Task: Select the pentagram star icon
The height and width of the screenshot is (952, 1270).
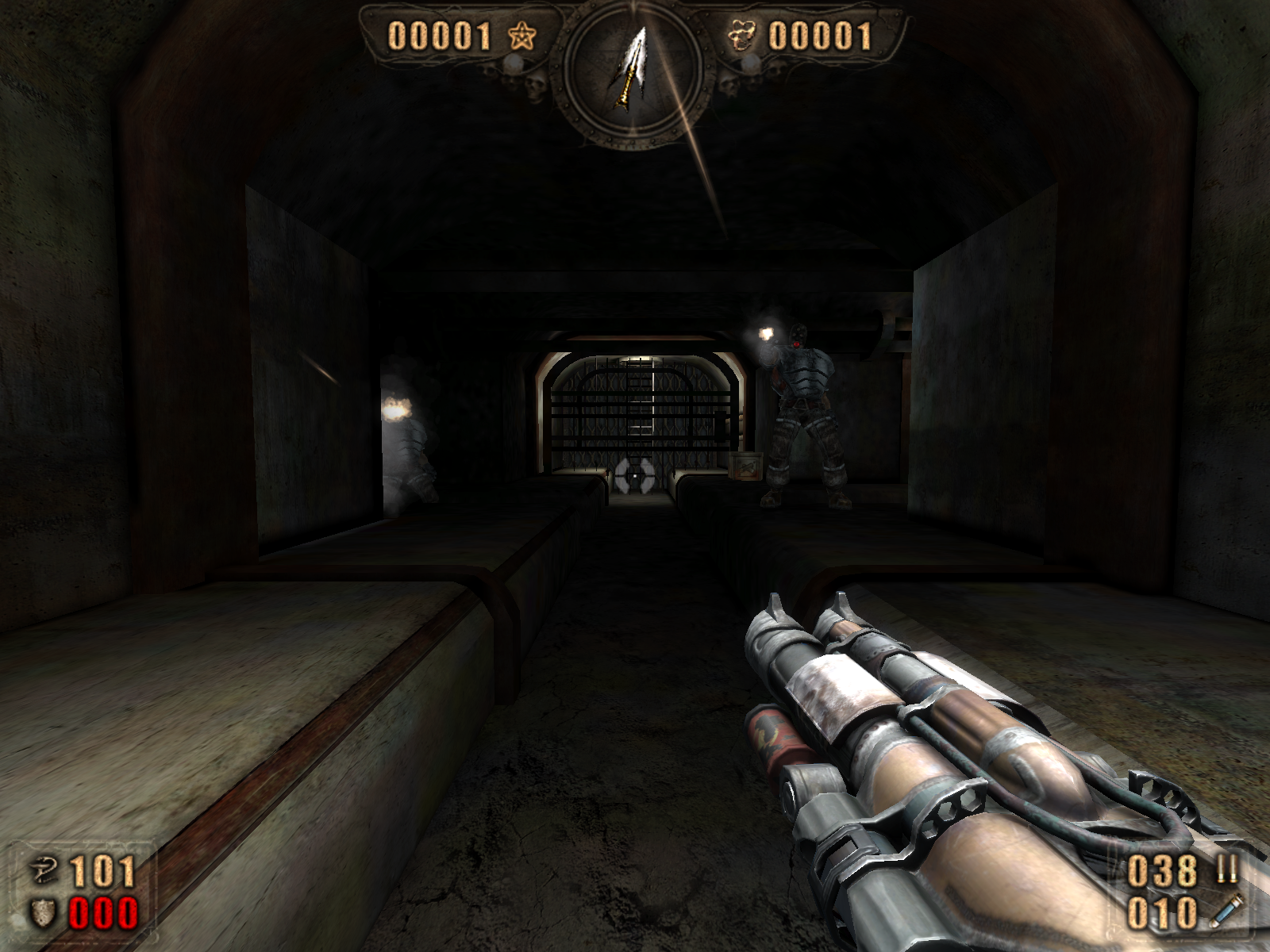Action: [521, 36]
